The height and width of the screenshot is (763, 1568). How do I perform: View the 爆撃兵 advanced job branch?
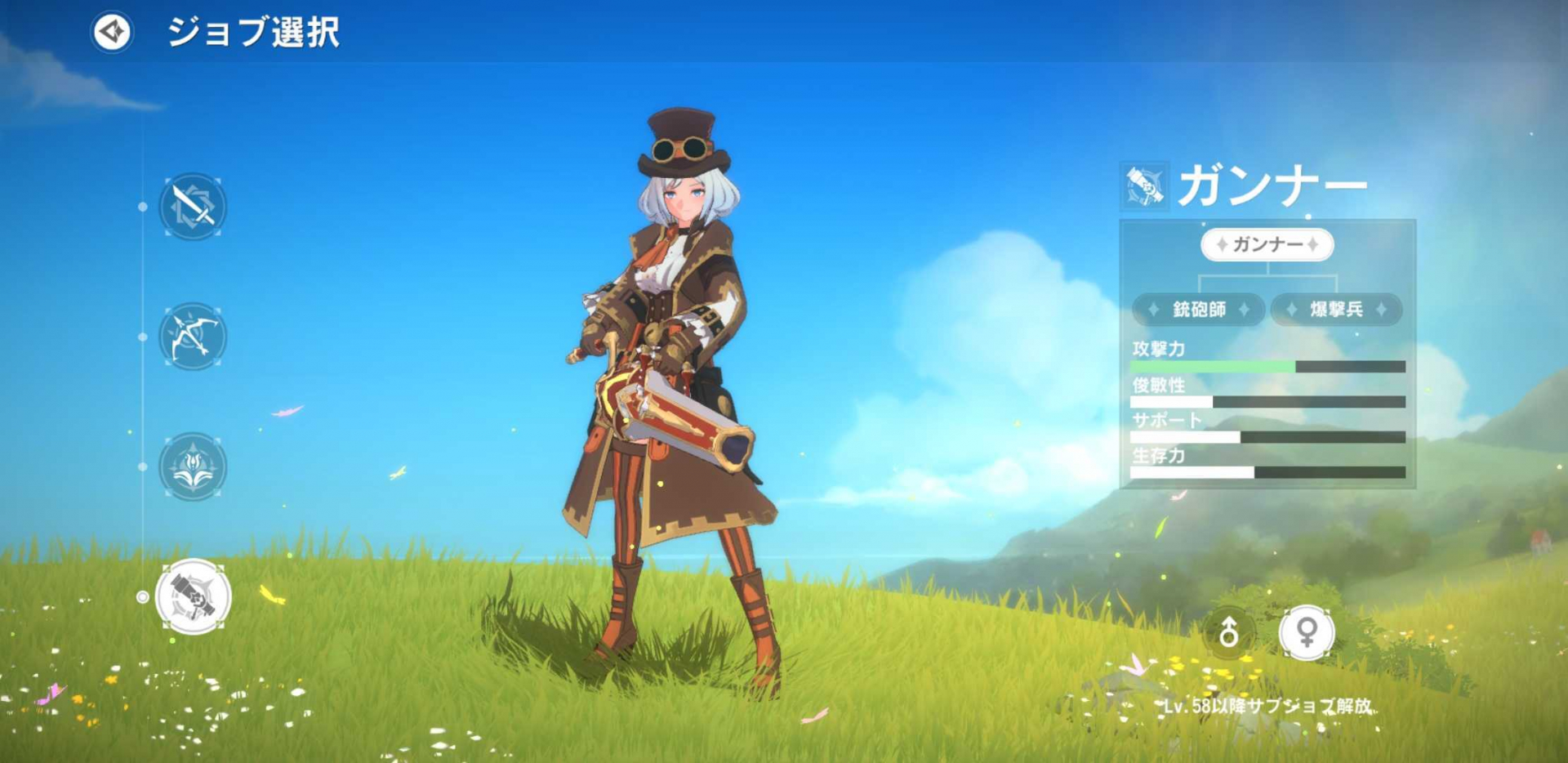coord(1336,310)
